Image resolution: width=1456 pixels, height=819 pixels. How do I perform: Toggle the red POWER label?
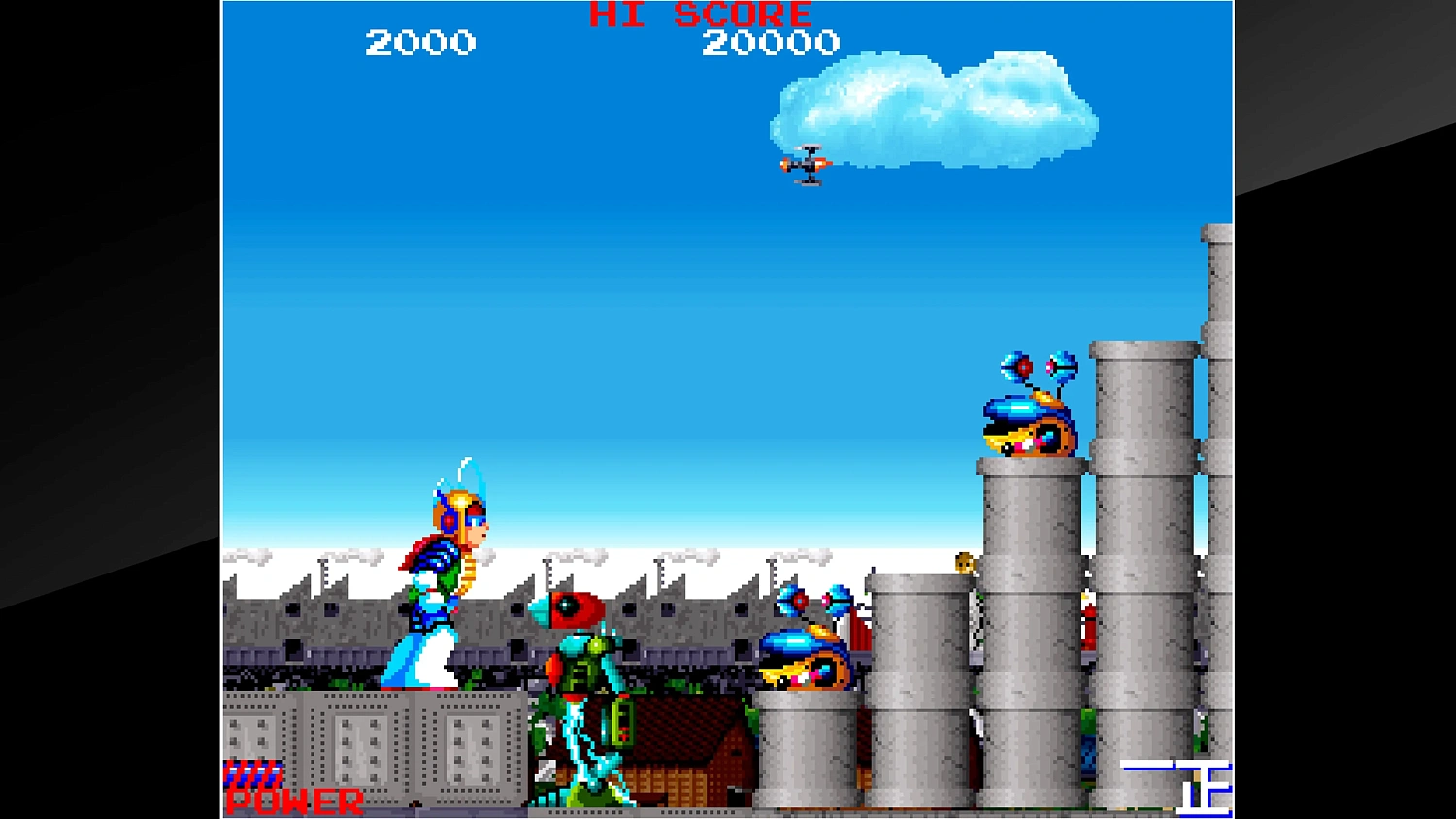(291, 801)
